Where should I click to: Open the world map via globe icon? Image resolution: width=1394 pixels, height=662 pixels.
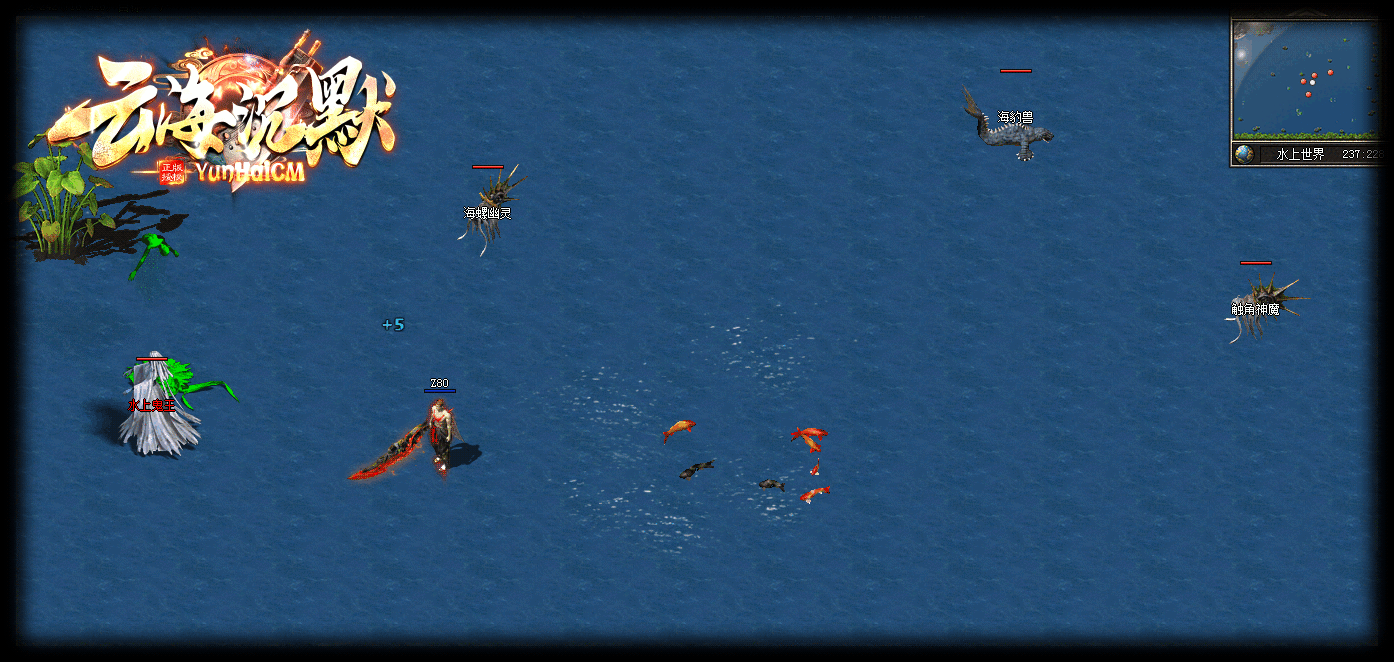1244,154
